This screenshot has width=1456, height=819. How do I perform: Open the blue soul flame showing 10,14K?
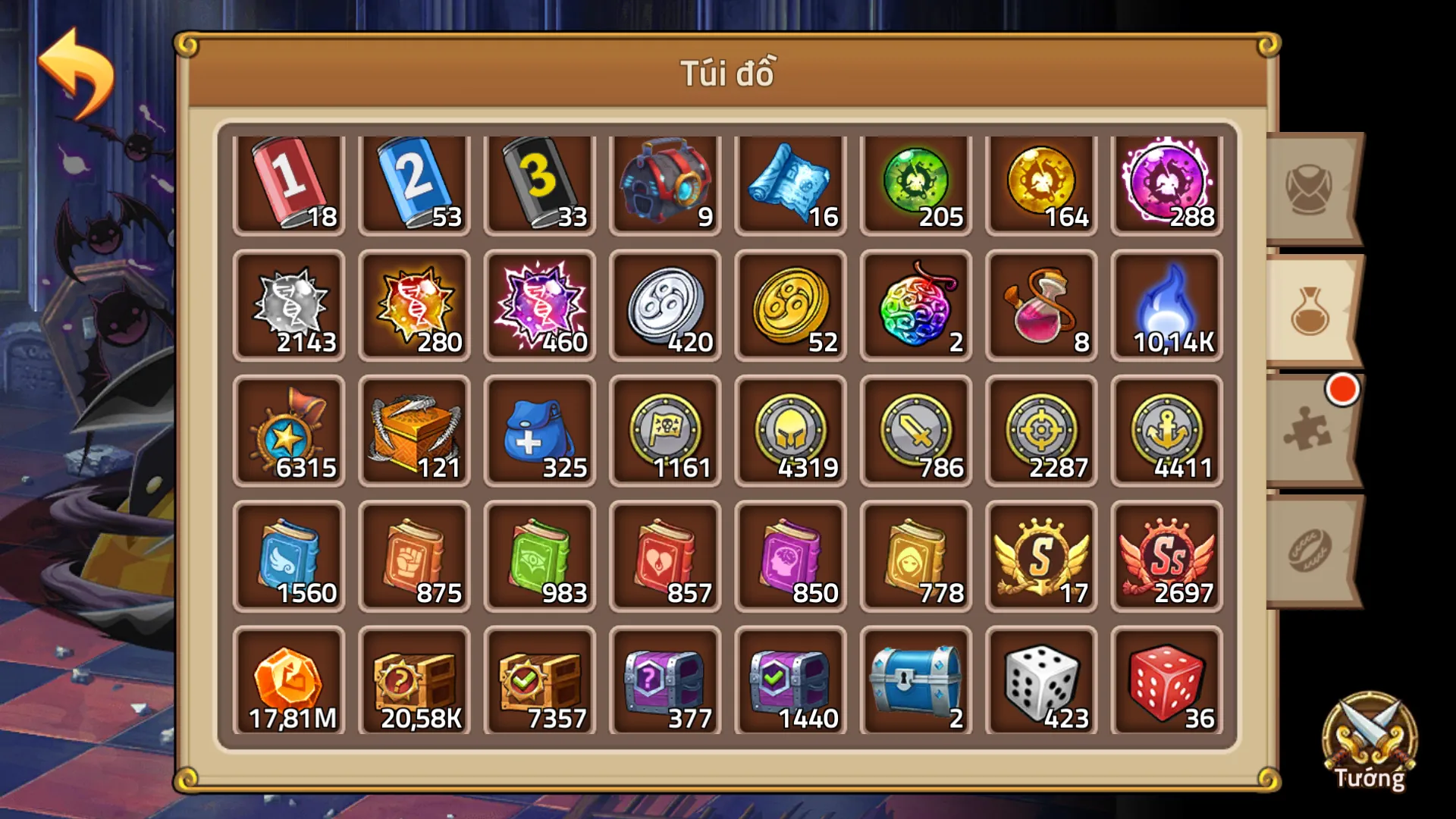1166,308
